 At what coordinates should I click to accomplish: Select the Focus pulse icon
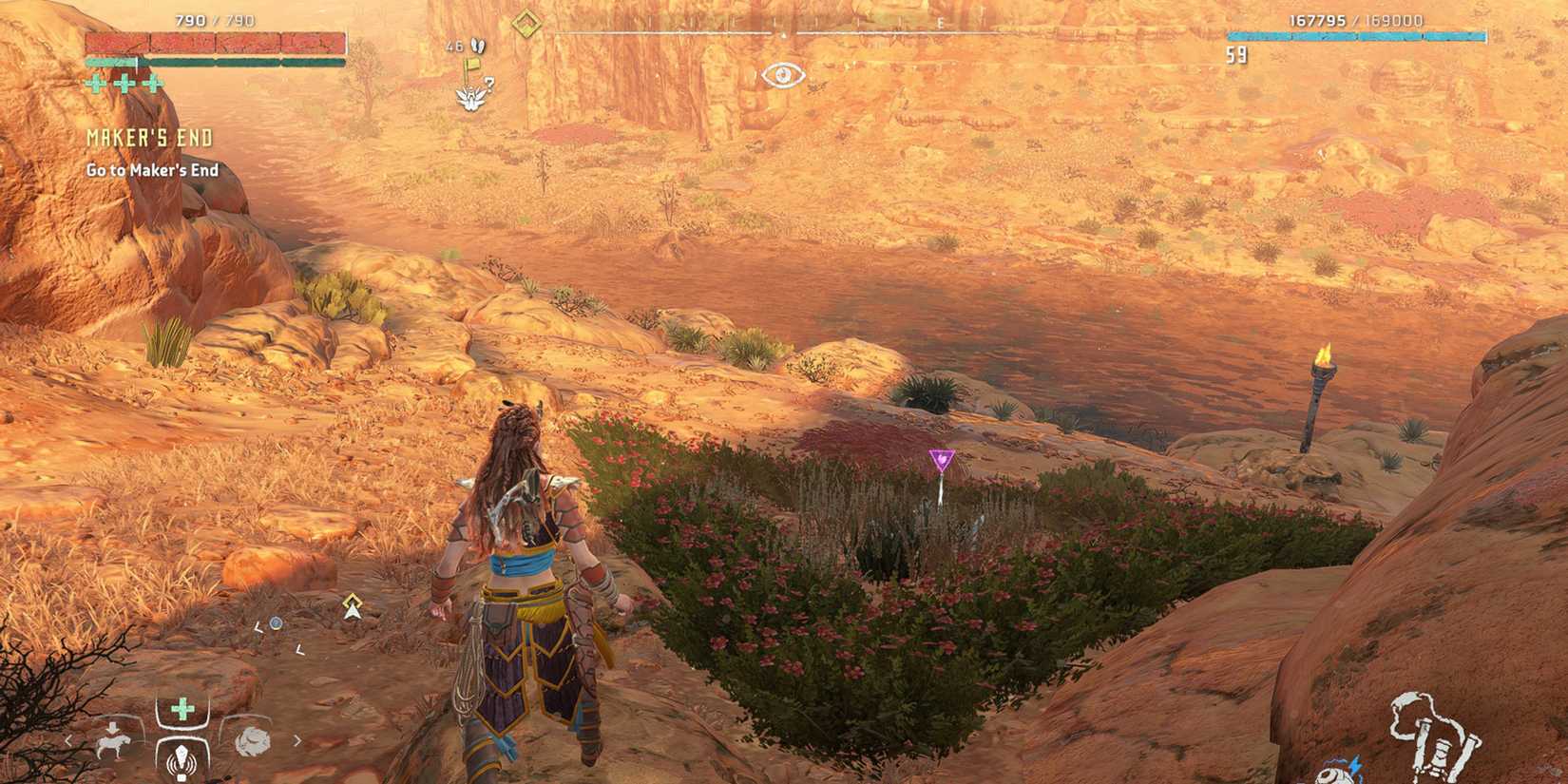pyautogui.click(x=181, y=758)
